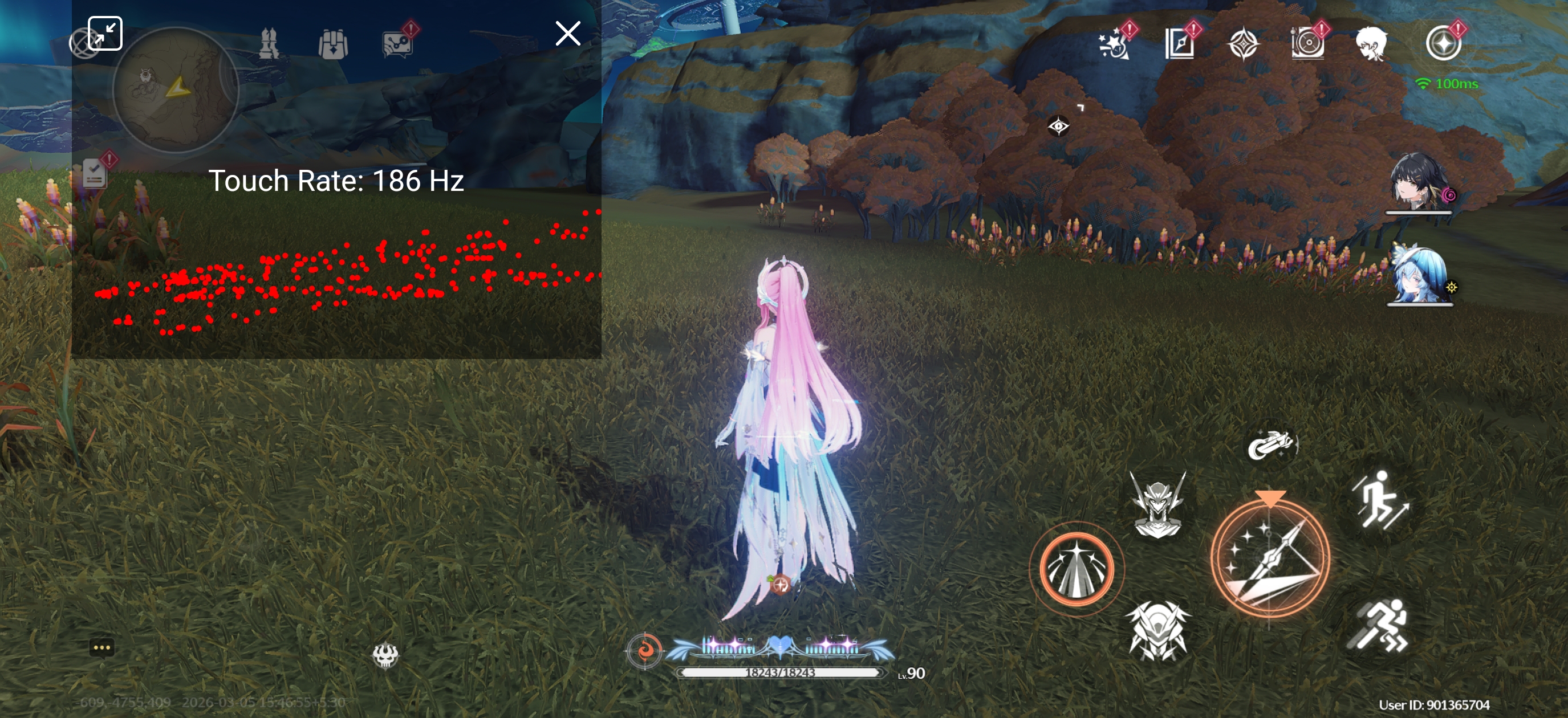Activate the sword basic attack button
Screen dimensions: 1568x718
pos(1270,557)
